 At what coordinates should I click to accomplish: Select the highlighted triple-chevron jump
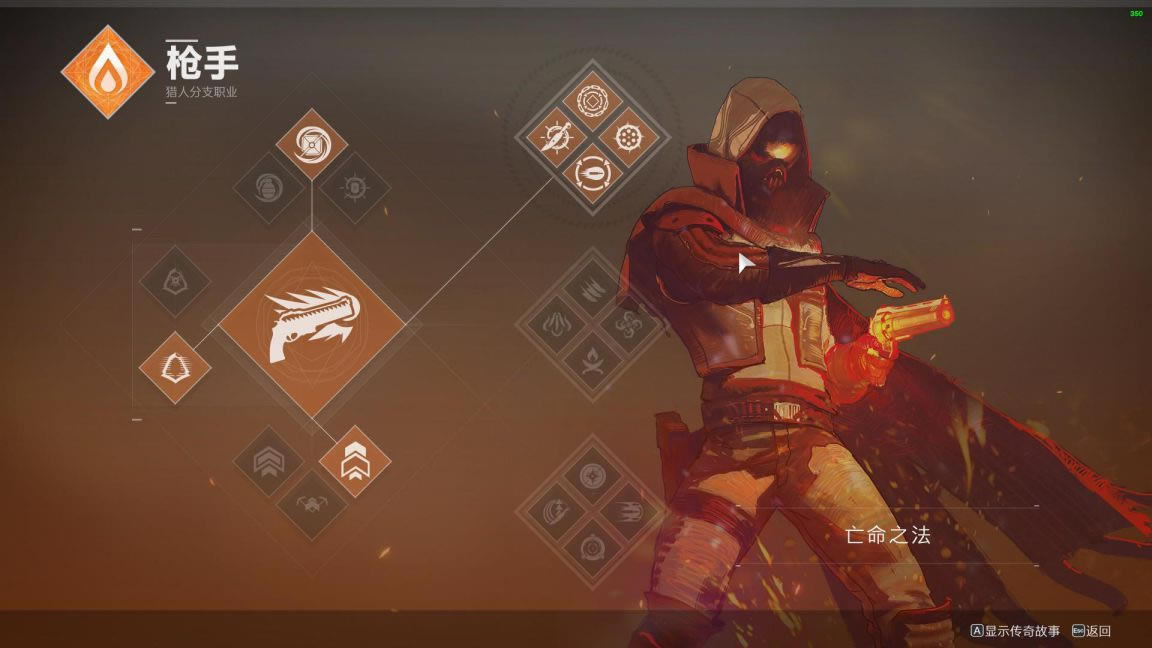coord(355,462)
